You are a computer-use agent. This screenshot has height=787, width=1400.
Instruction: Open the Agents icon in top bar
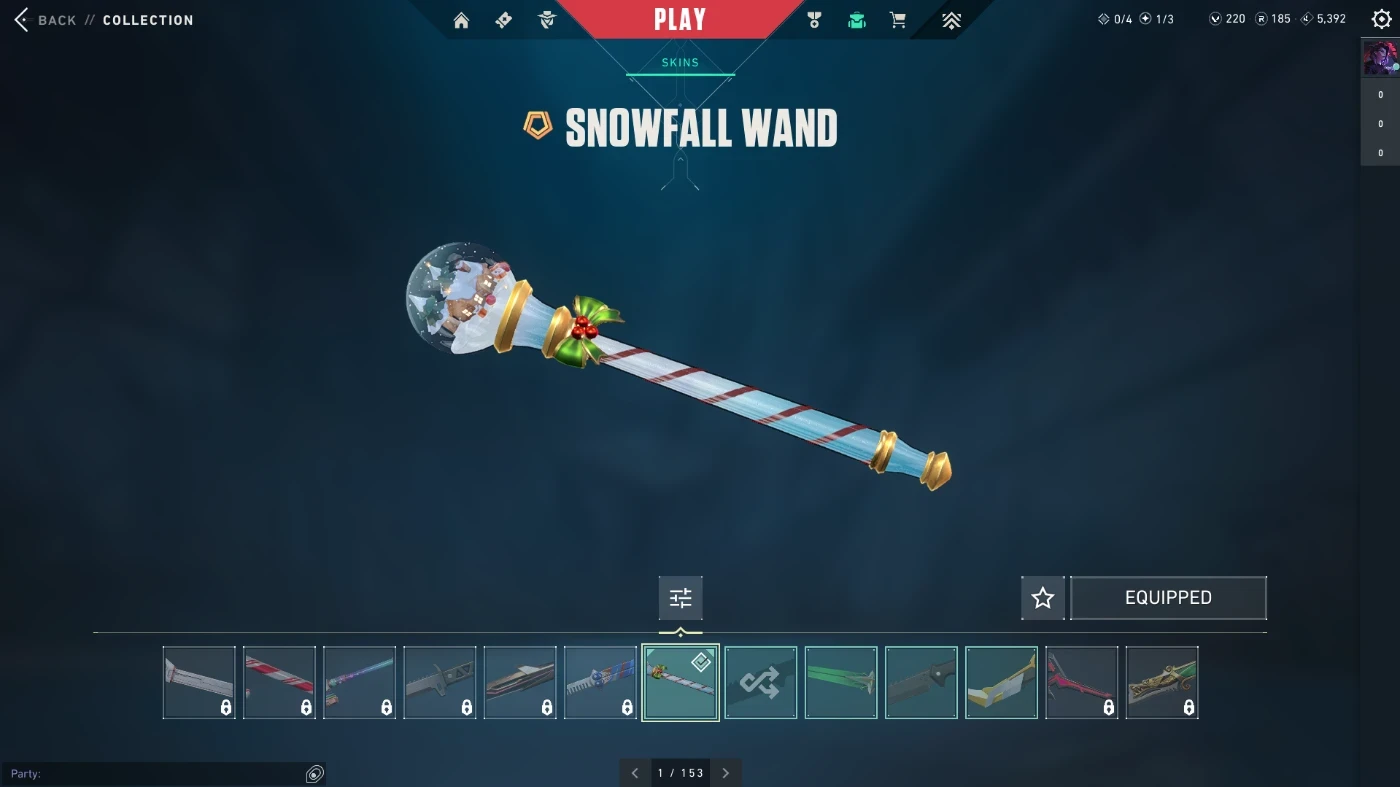[x=547, y=20]
